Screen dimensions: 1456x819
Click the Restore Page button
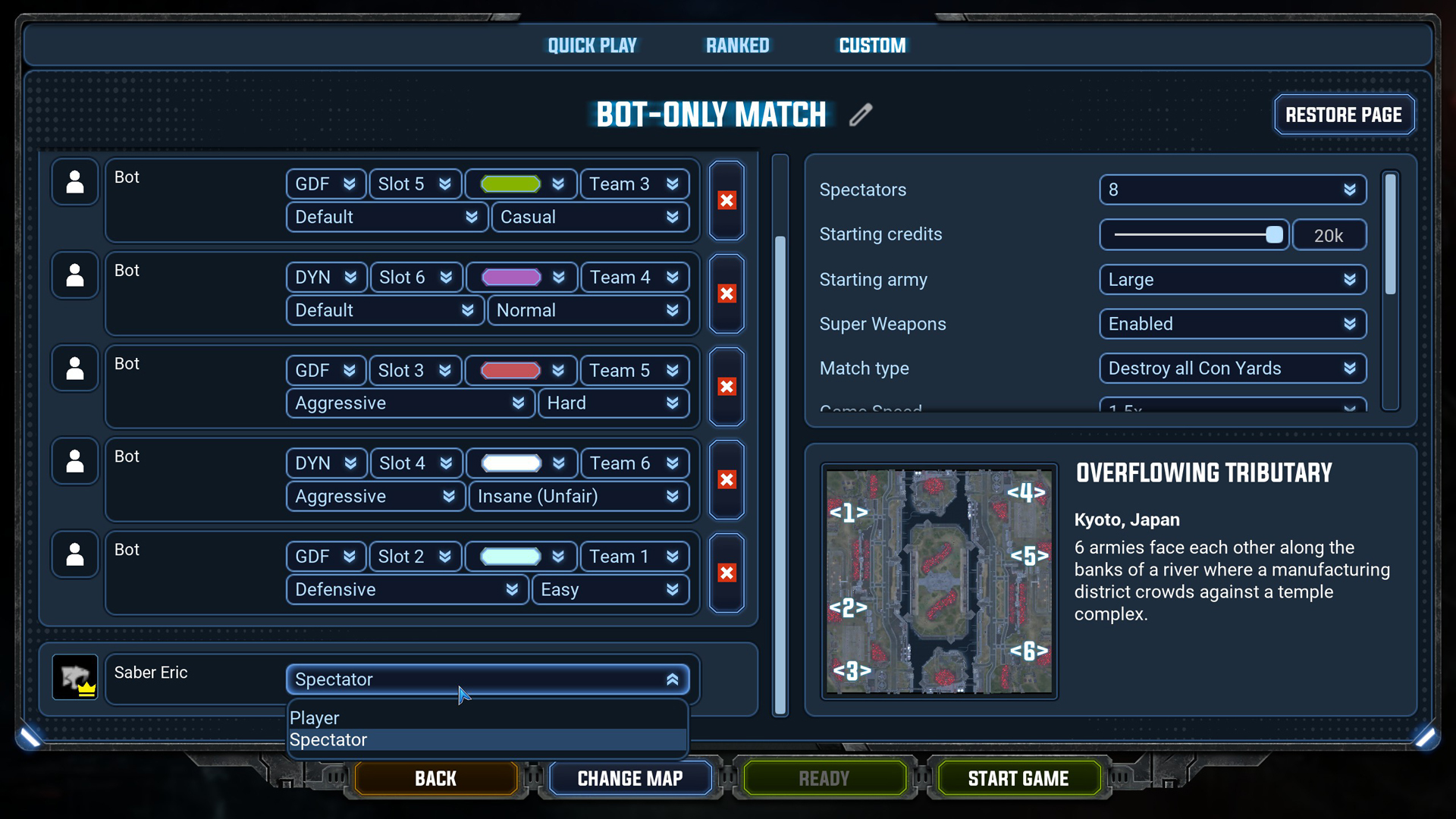point(1343,115)
